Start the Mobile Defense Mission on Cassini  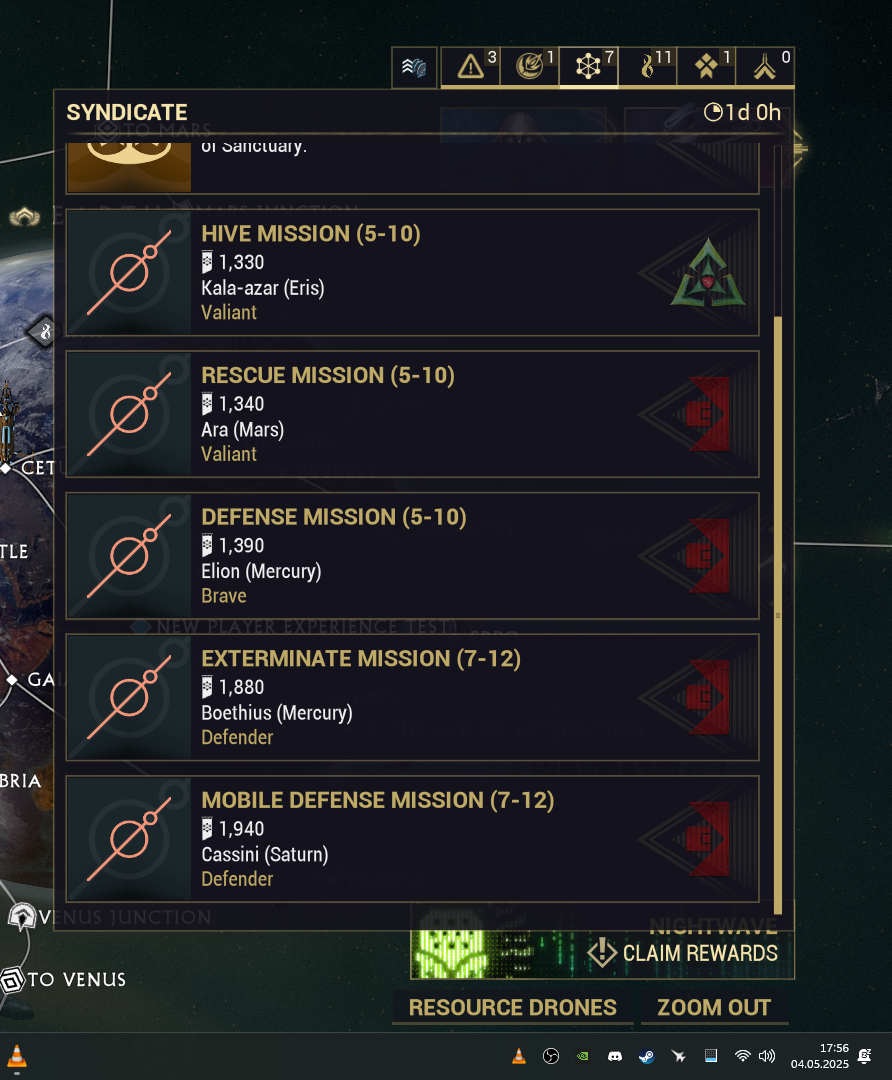point(412,840)
